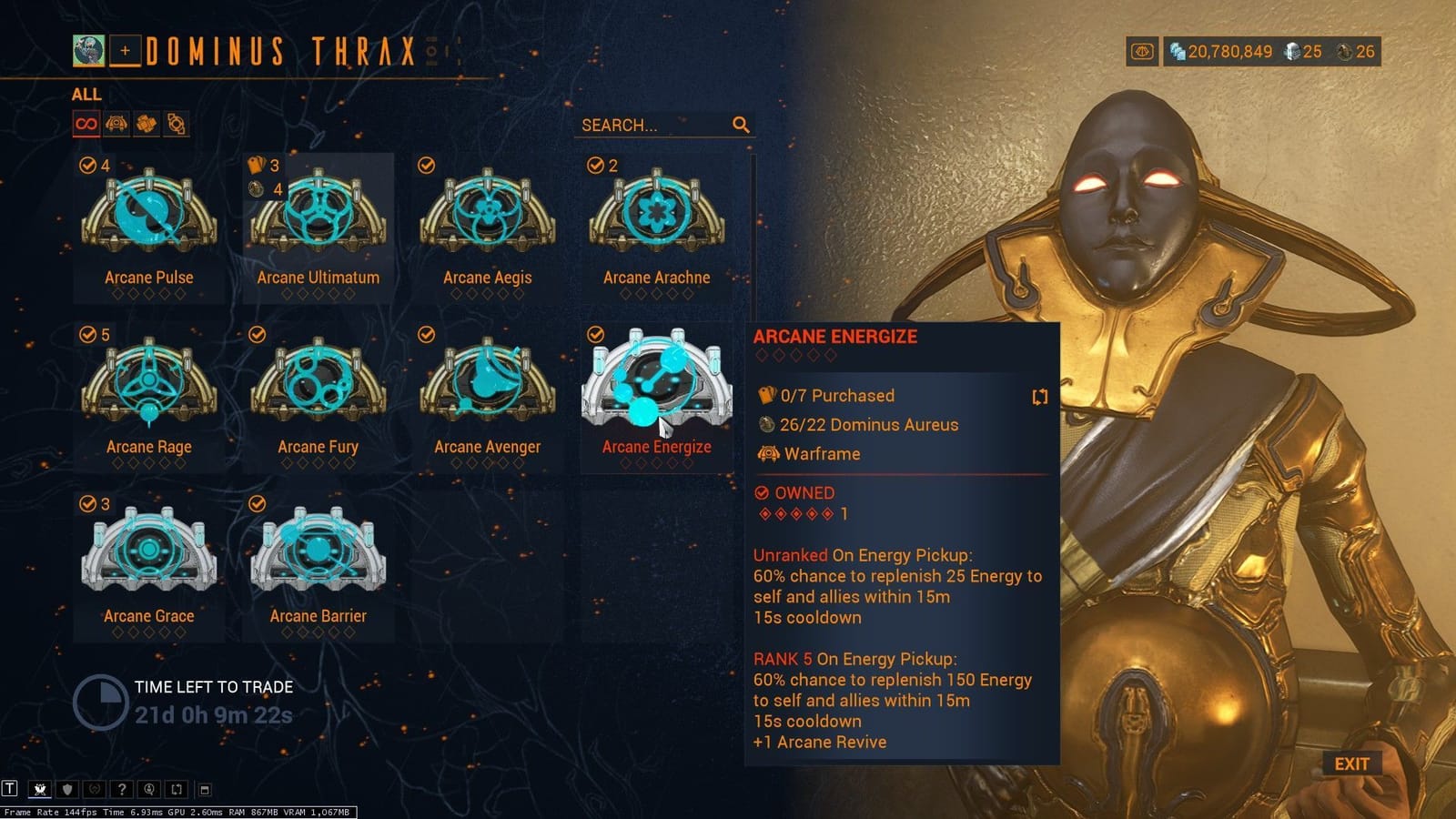This screenshot has width=1456, height=819.
Task: Click the question mark help icon at bottom
Action: pyautogui.click(x=122, y=790)
